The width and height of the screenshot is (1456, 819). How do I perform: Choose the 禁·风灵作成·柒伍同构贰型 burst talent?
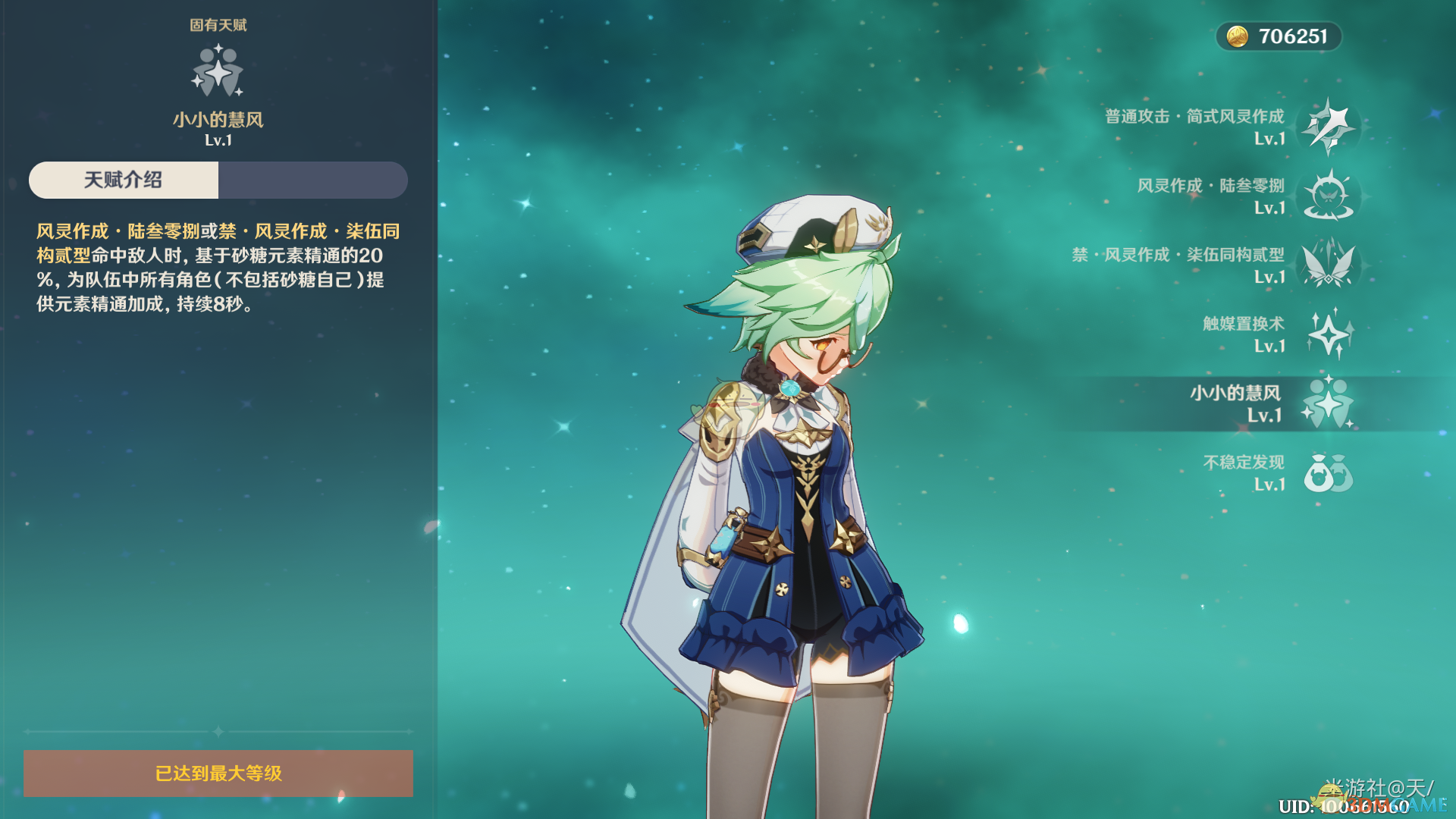tap(1329, 265)
